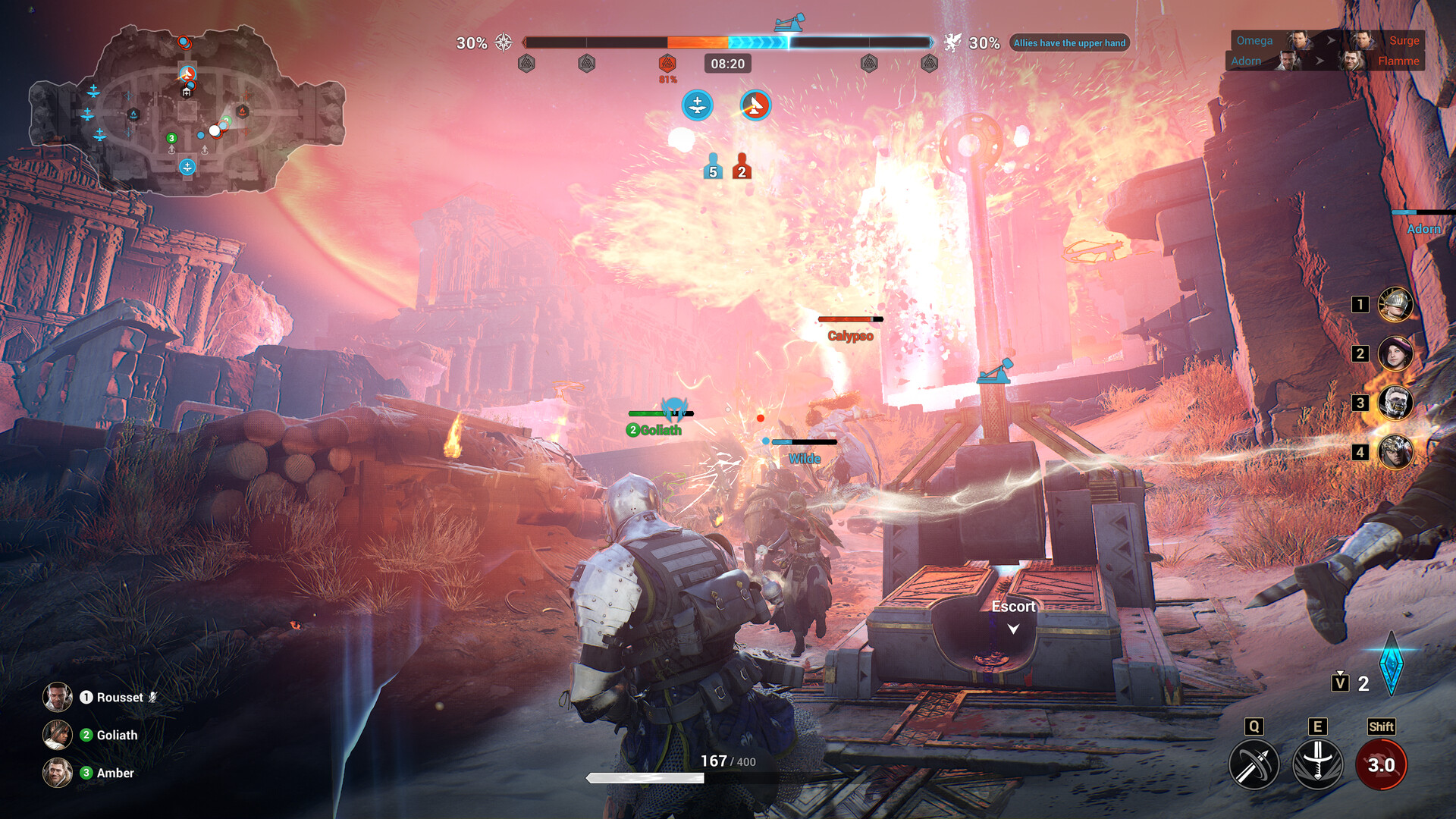The width and height of the screenshot is (1456, 819).
Task: Click the compass faction emblem beside left 30%
Action: click(x=502, y=43)
